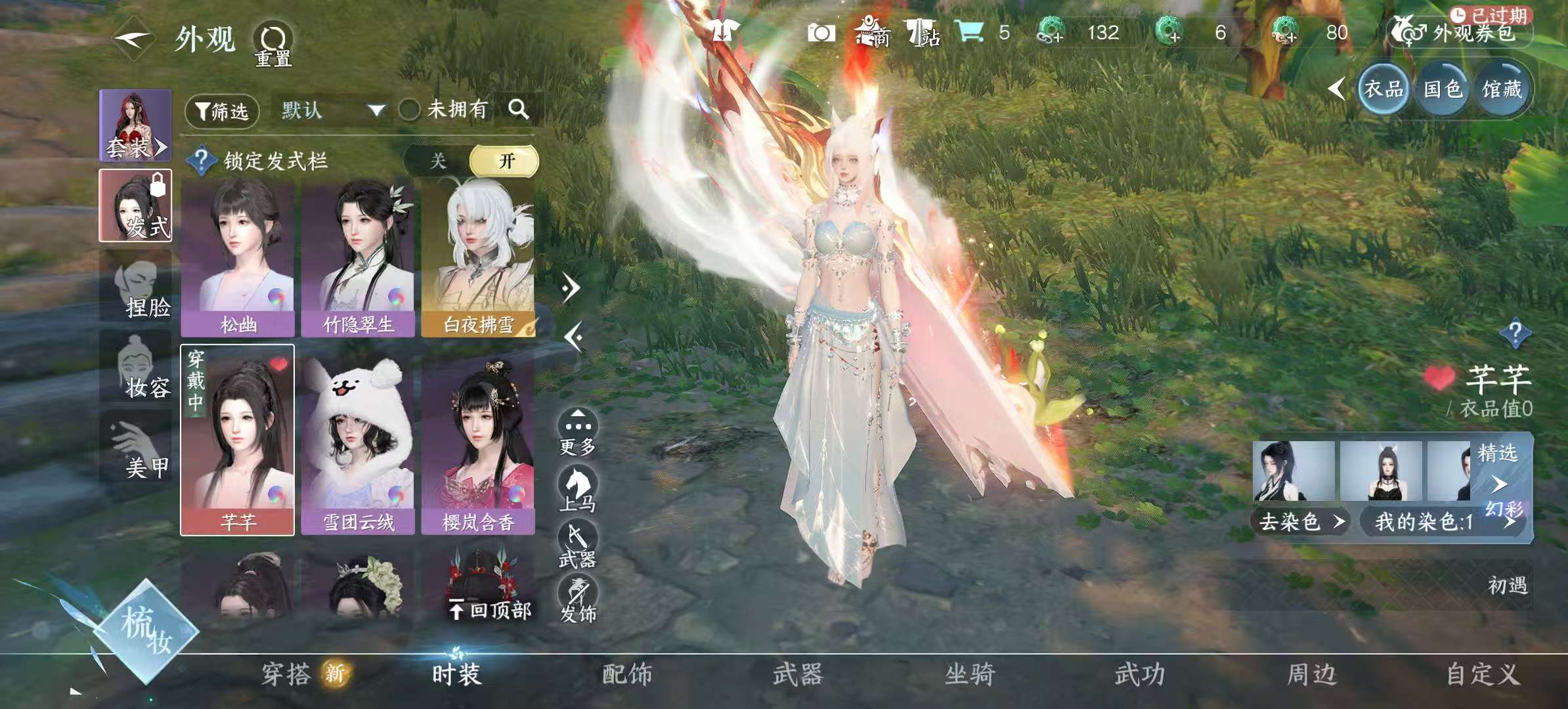
Task: Open the in-game shop icon
Action: pos(873,31)
